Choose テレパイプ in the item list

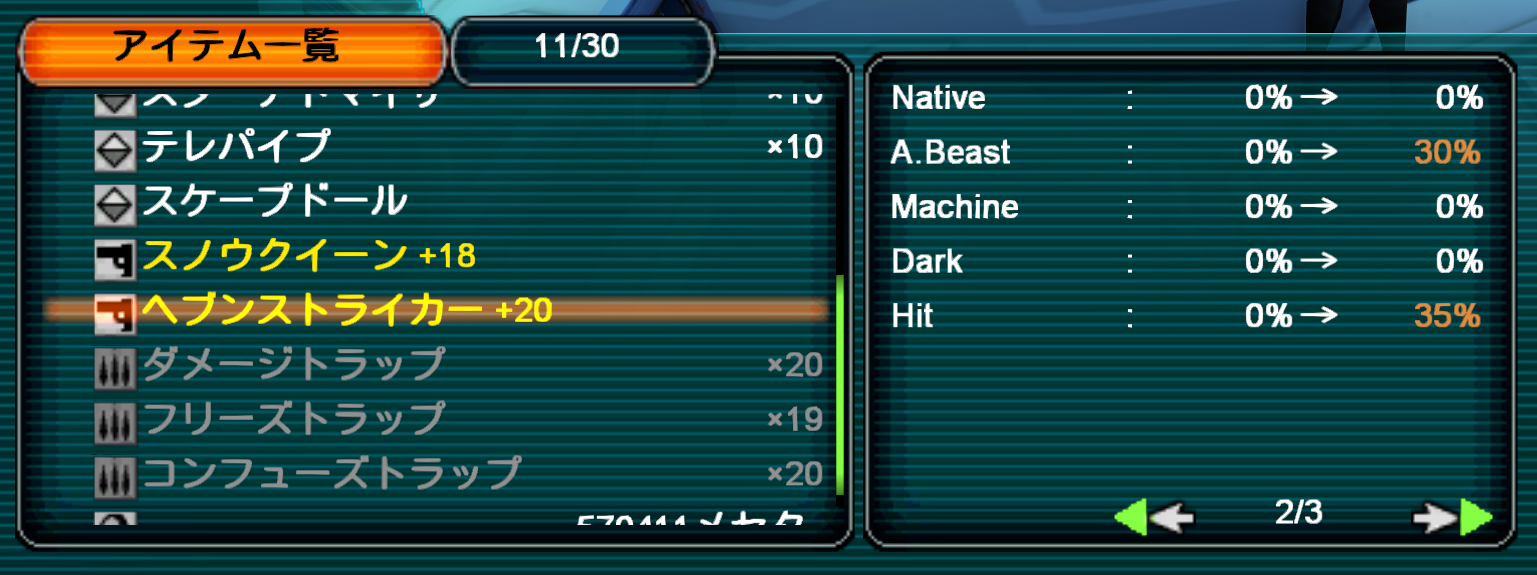pos(236,148)
